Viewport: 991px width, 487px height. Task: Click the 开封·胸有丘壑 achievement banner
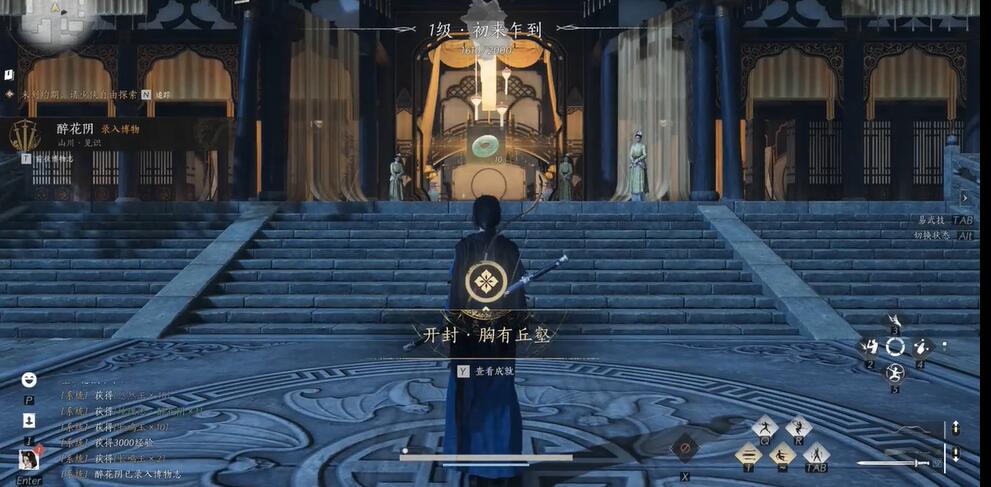pyautogui.click(x=485, y=335)
